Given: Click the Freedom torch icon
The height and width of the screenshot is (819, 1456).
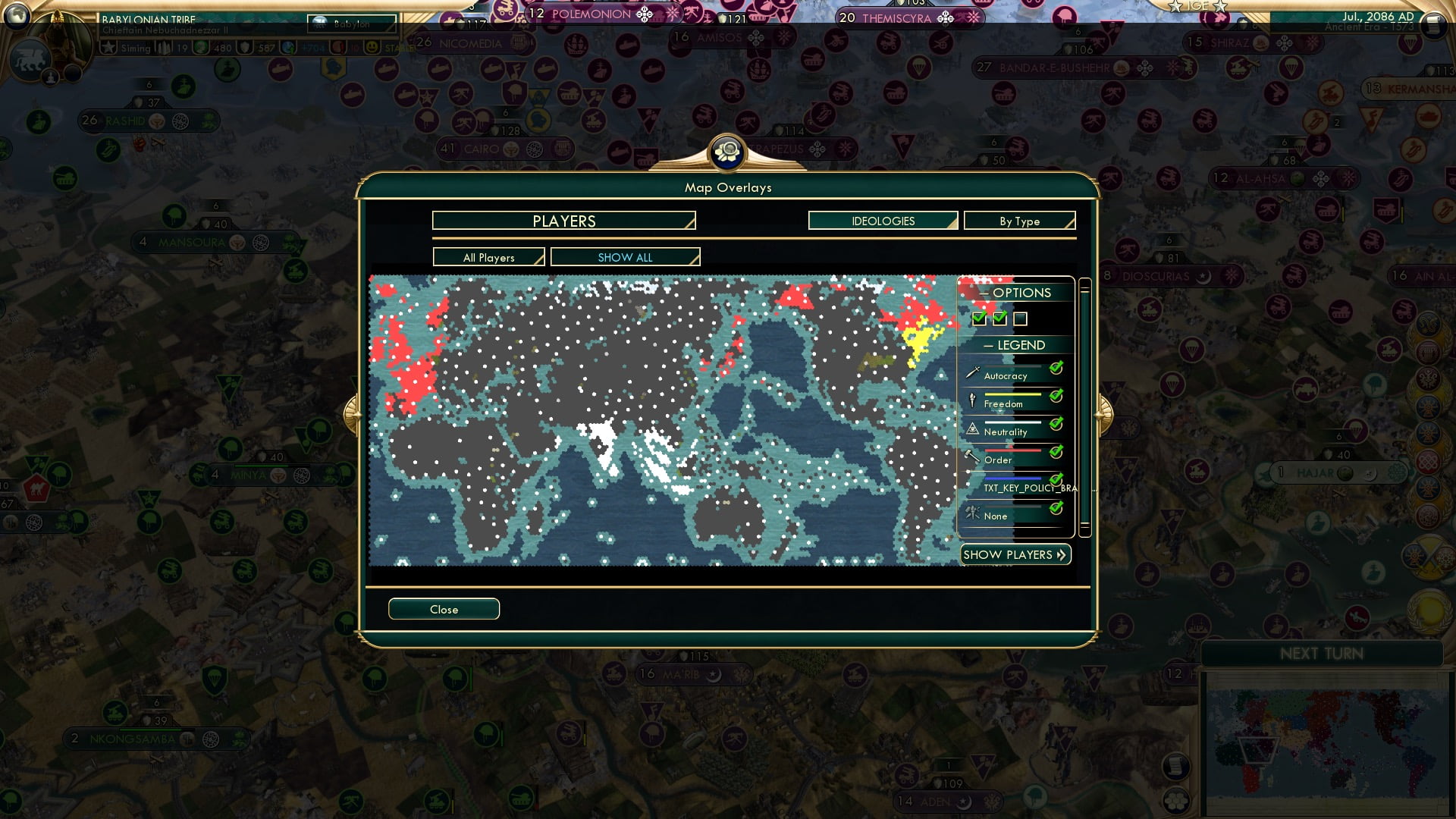Looking at the screenshot, I should tap(971, 400).
